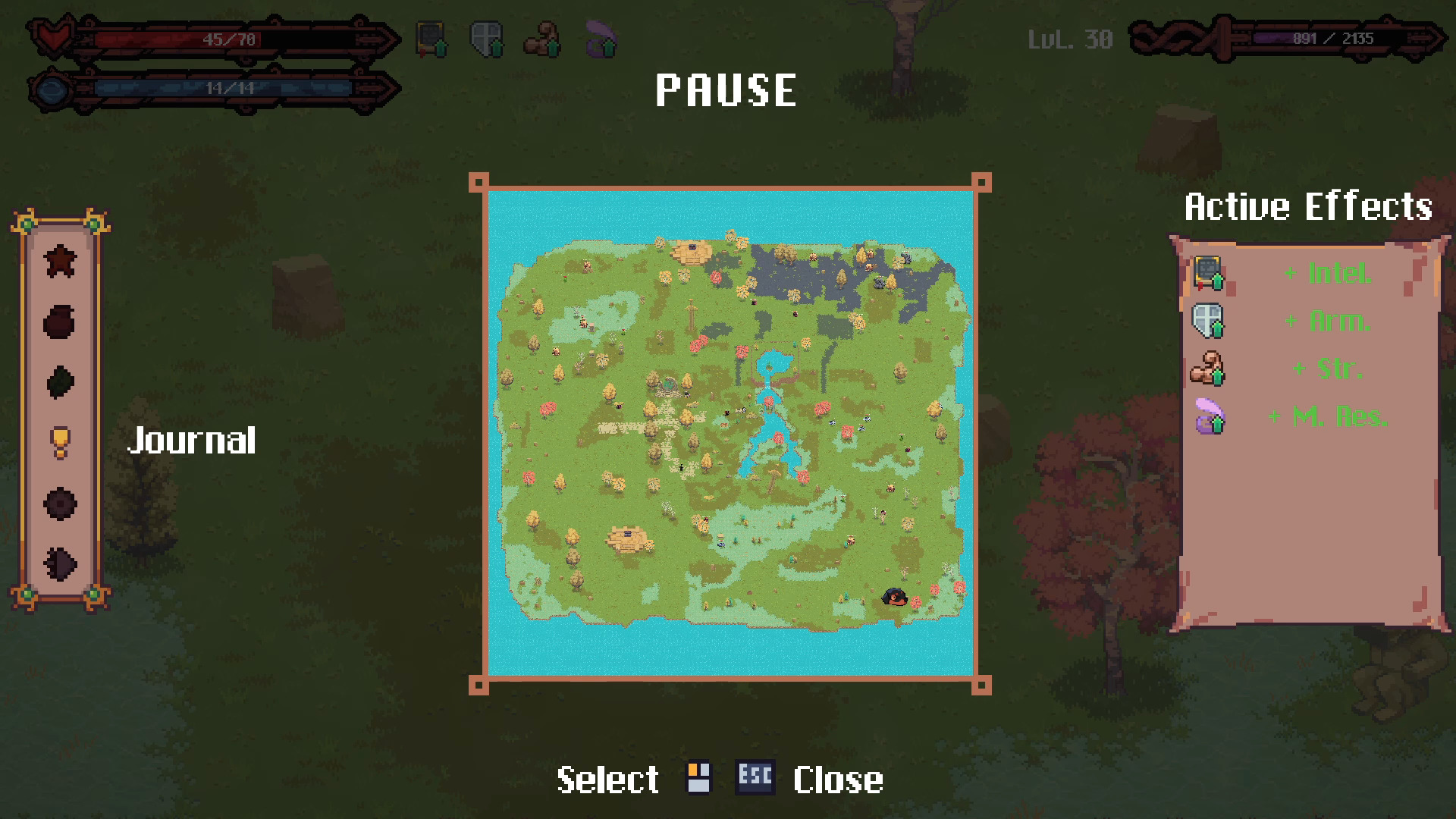Click the purple scroll buff icon in the top HUD
The width and height of the screenshot is (1456, 819).
tap(601, 39)
